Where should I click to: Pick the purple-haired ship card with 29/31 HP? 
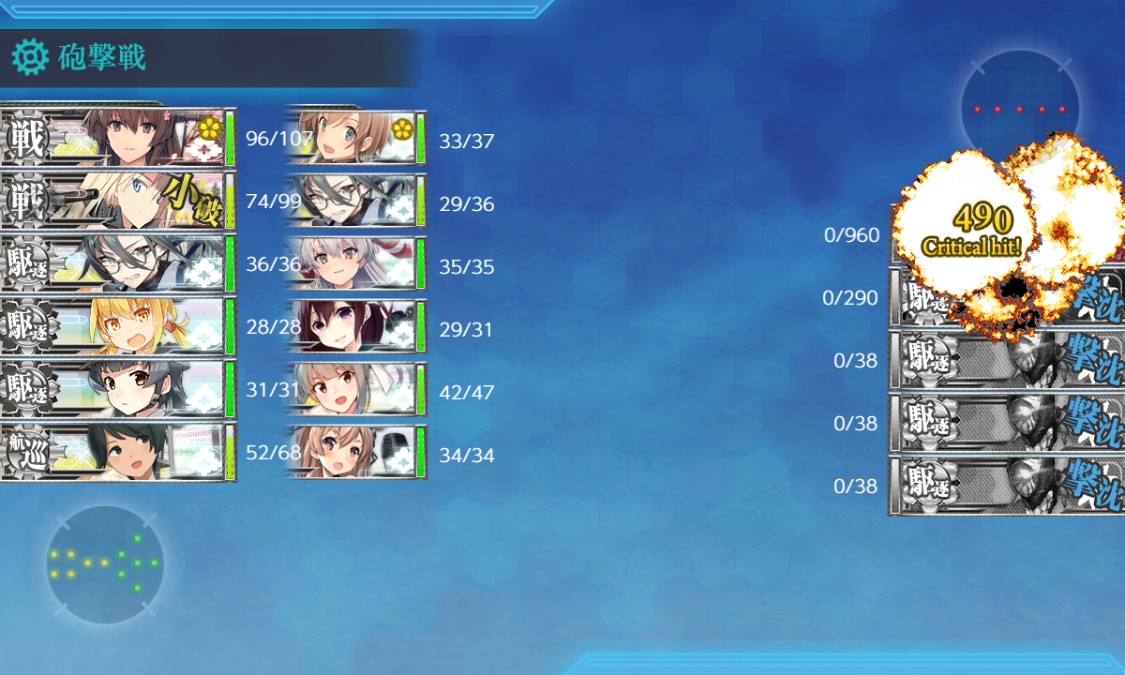(x=356, y=326)
